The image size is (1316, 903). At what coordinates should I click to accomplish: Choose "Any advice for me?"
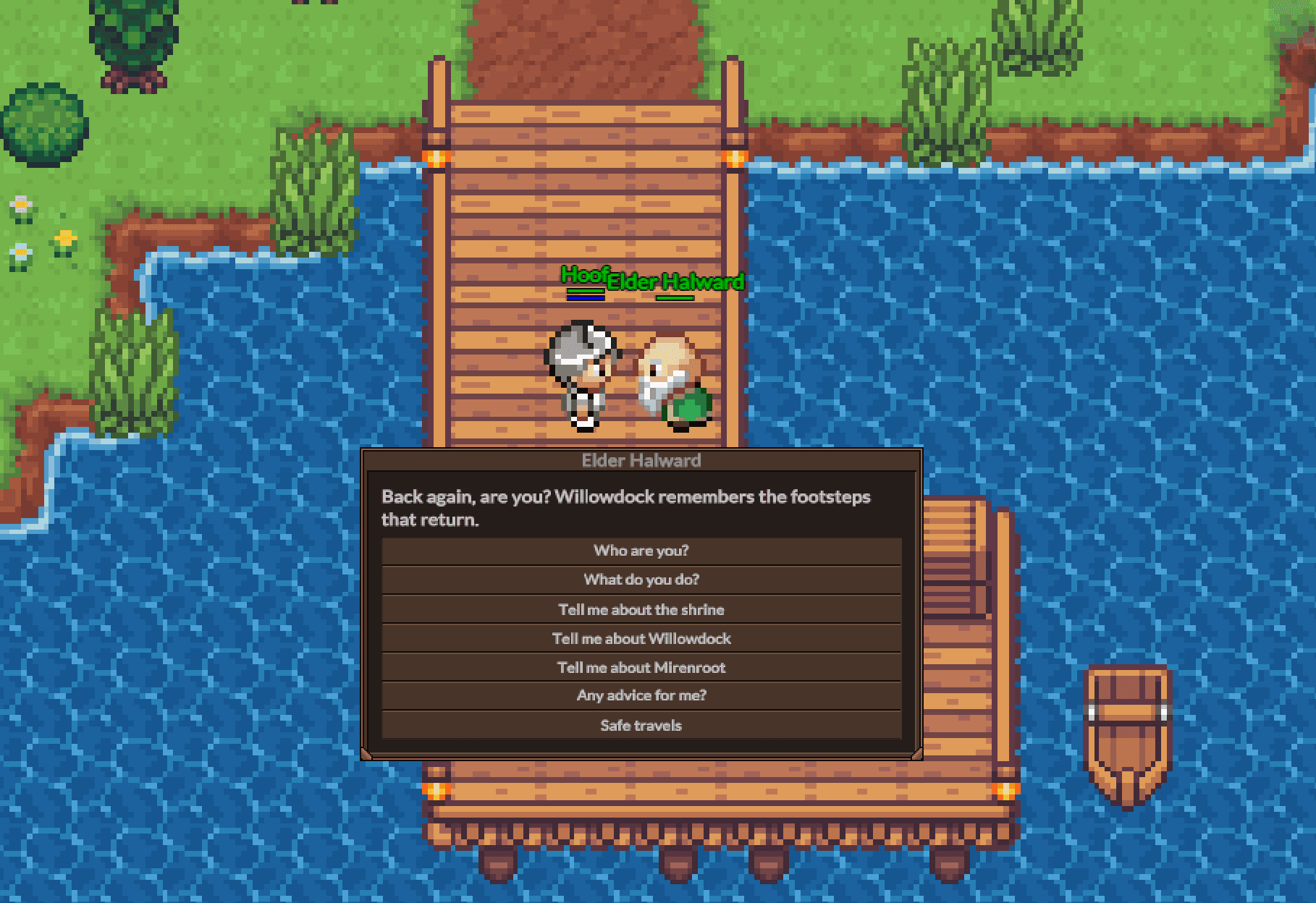641,695
